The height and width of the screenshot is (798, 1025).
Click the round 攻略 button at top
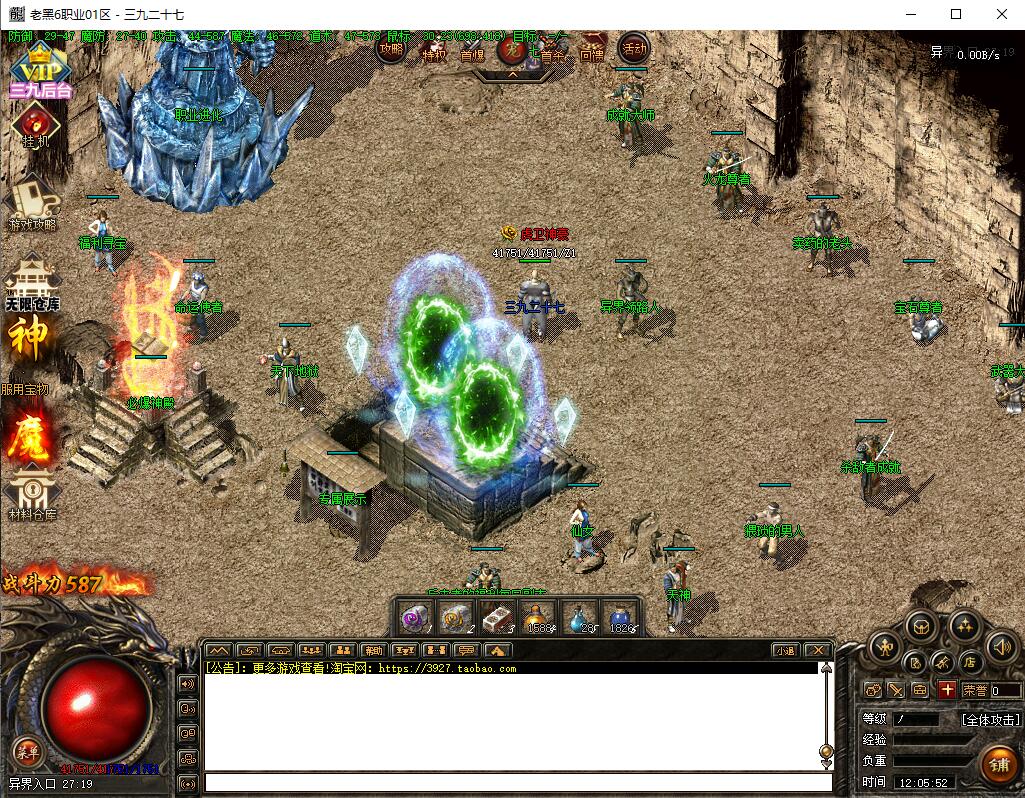393,47
